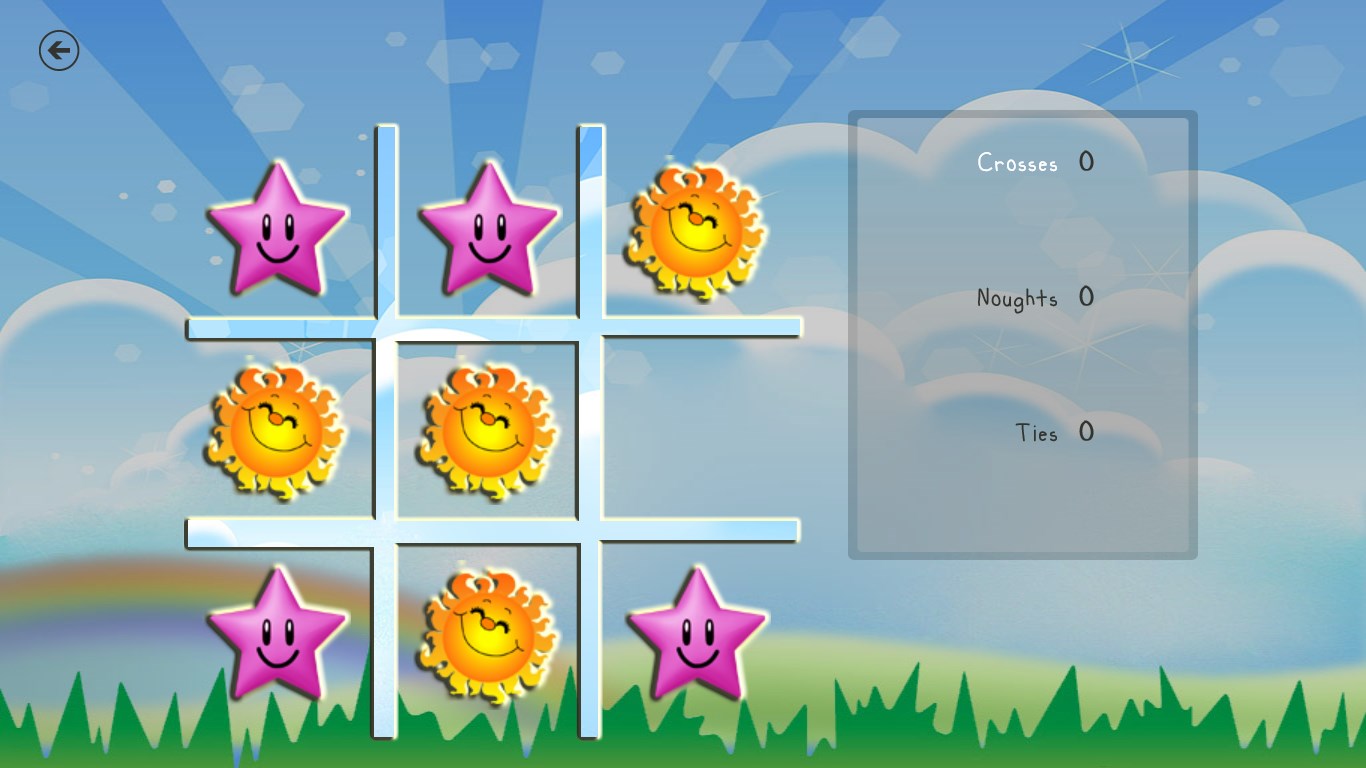Select the sun in the board's center square
The width and height of the screenshot is (1366, 768).
coord(487,432)
